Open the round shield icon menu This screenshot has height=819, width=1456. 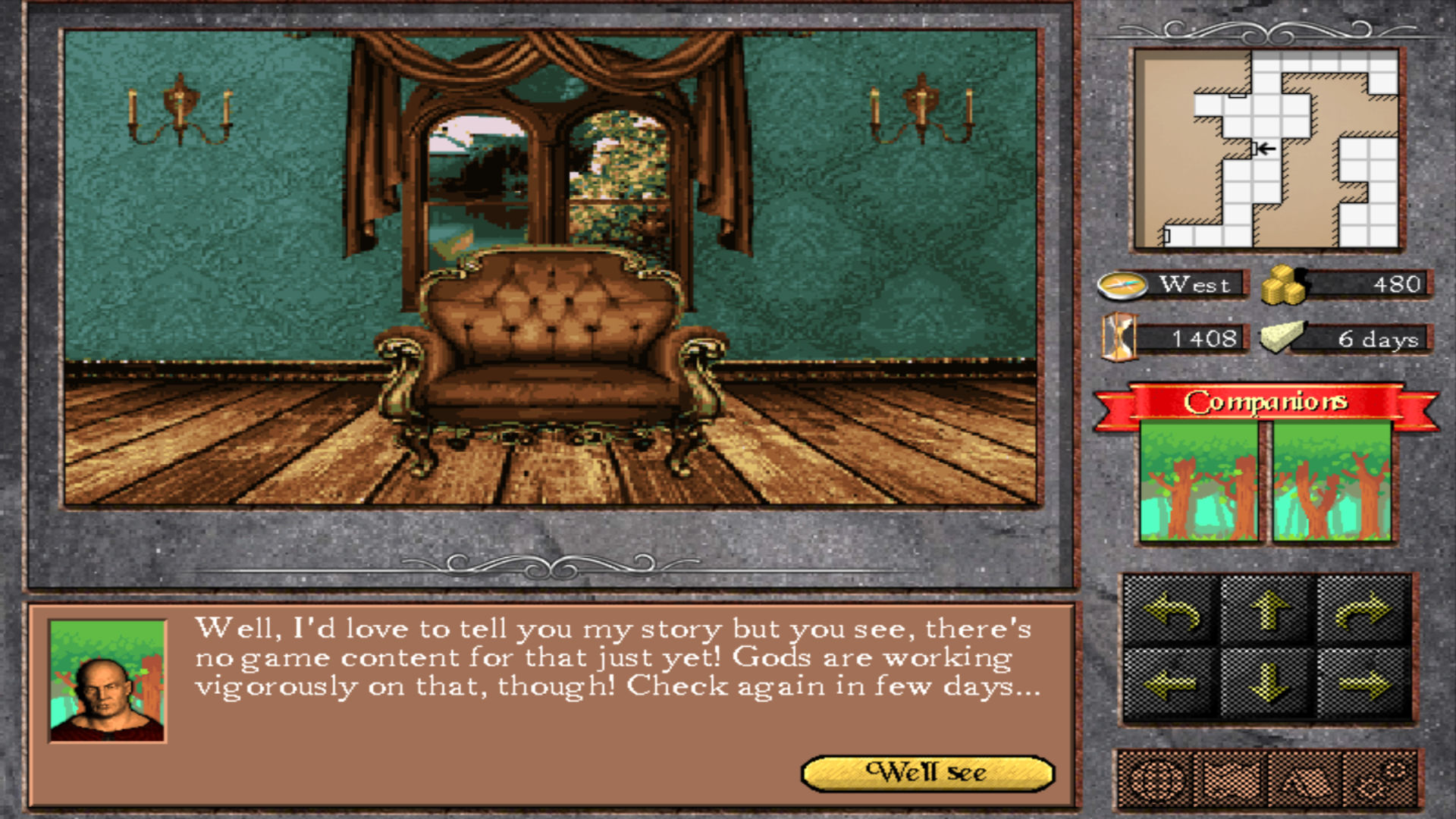click(1155, 780)
